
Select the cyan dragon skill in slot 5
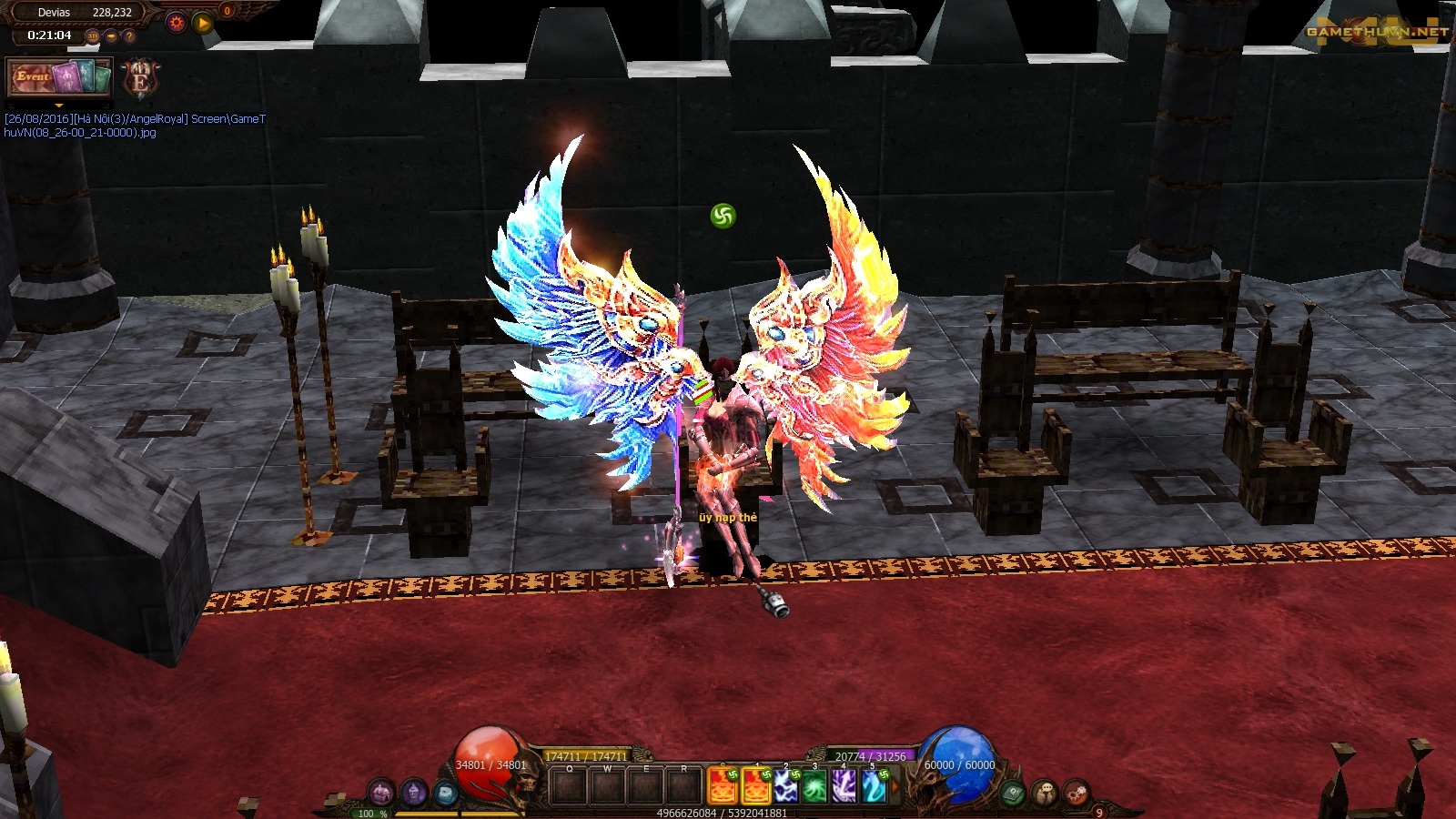(x=873, y=787)
